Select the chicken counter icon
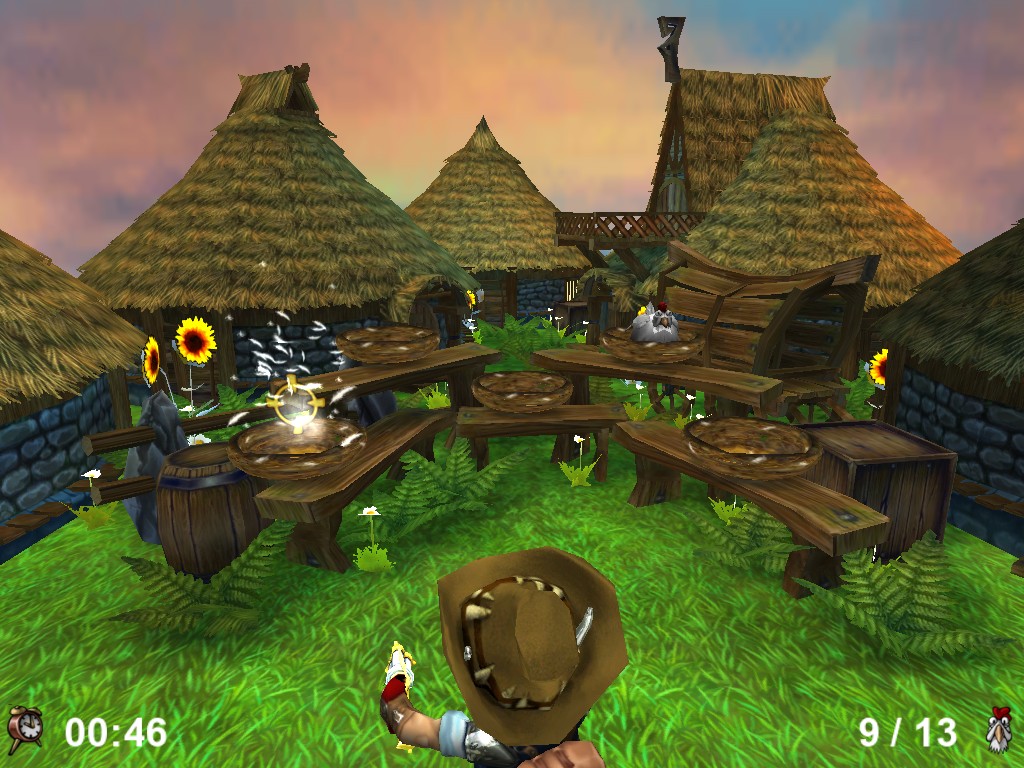 click(997, 730)
